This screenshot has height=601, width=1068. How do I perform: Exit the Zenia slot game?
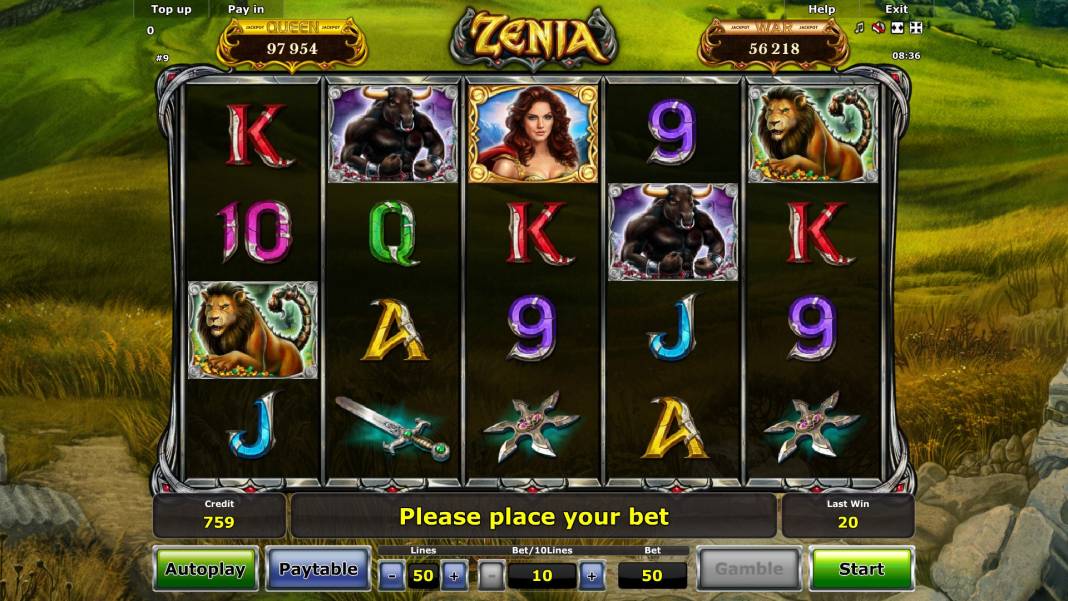(x=897, y=9)
